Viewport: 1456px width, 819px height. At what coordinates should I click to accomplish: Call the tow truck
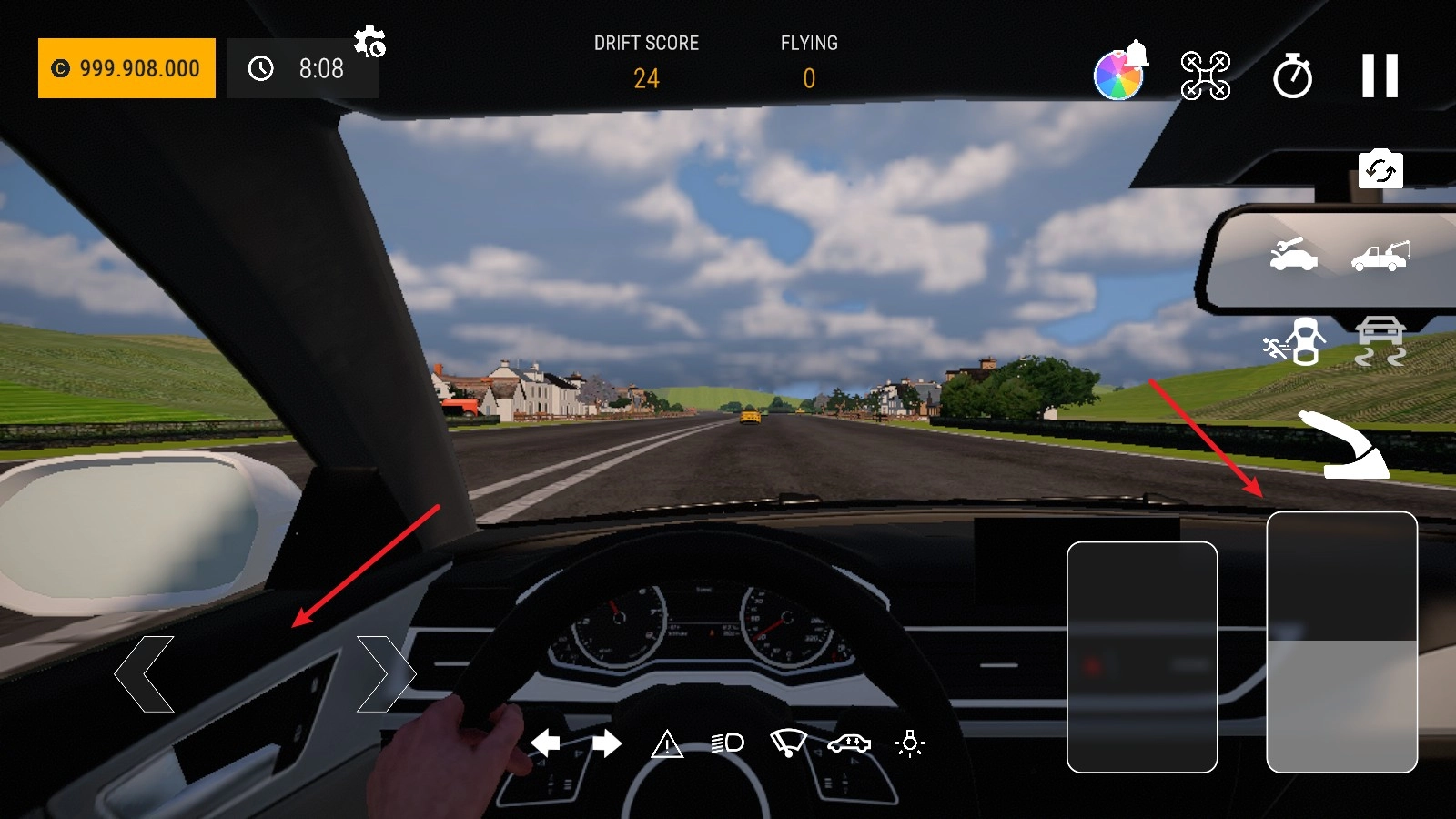click(1380, 256)
